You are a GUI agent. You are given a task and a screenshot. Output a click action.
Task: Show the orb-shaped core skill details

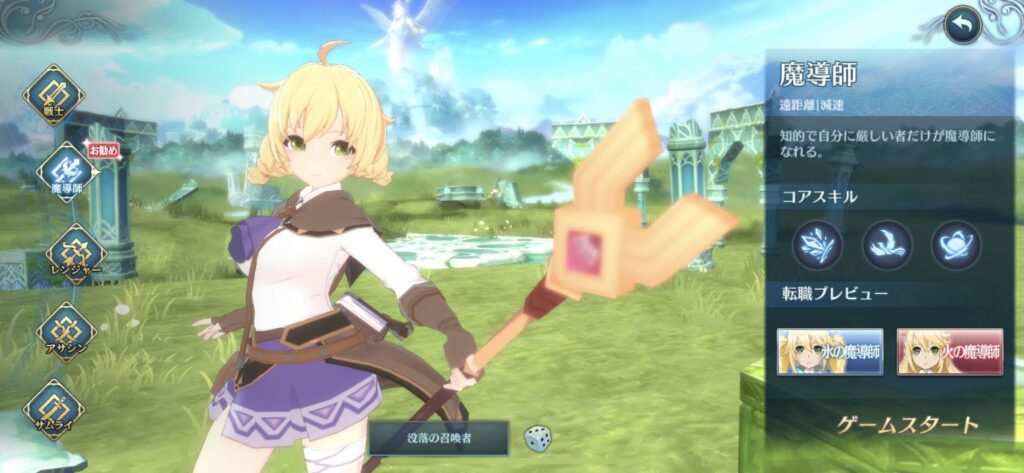click(956, 245)
